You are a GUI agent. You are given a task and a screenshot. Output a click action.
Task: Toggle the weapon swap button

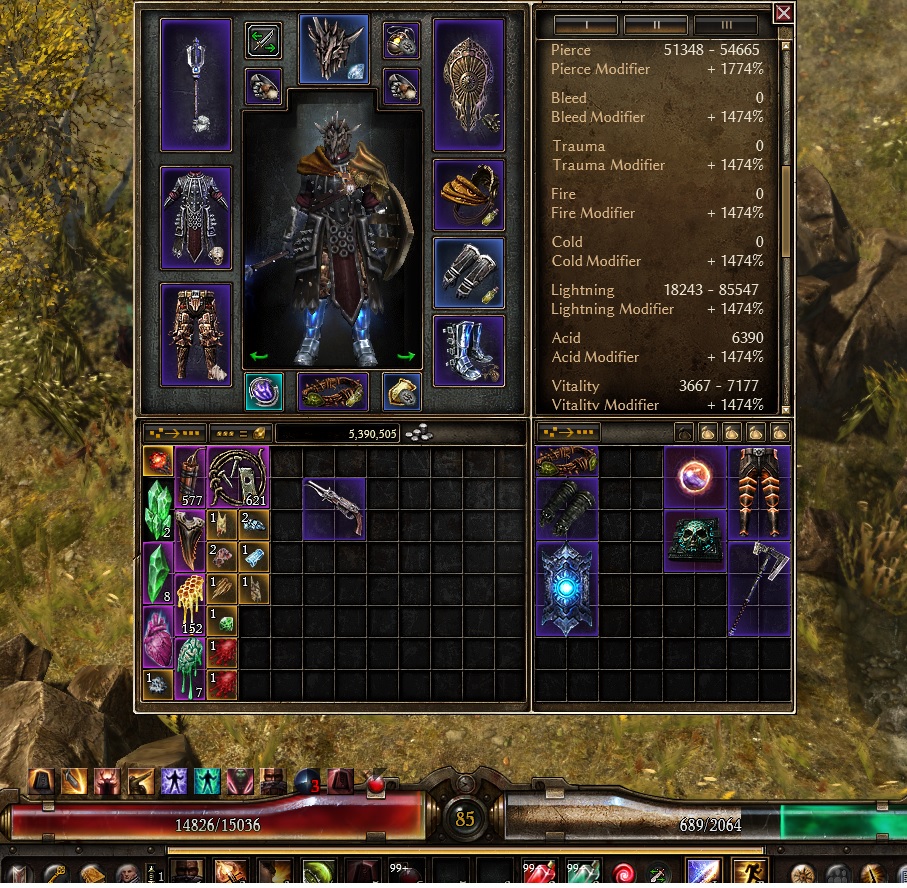(x=264, y=41)
